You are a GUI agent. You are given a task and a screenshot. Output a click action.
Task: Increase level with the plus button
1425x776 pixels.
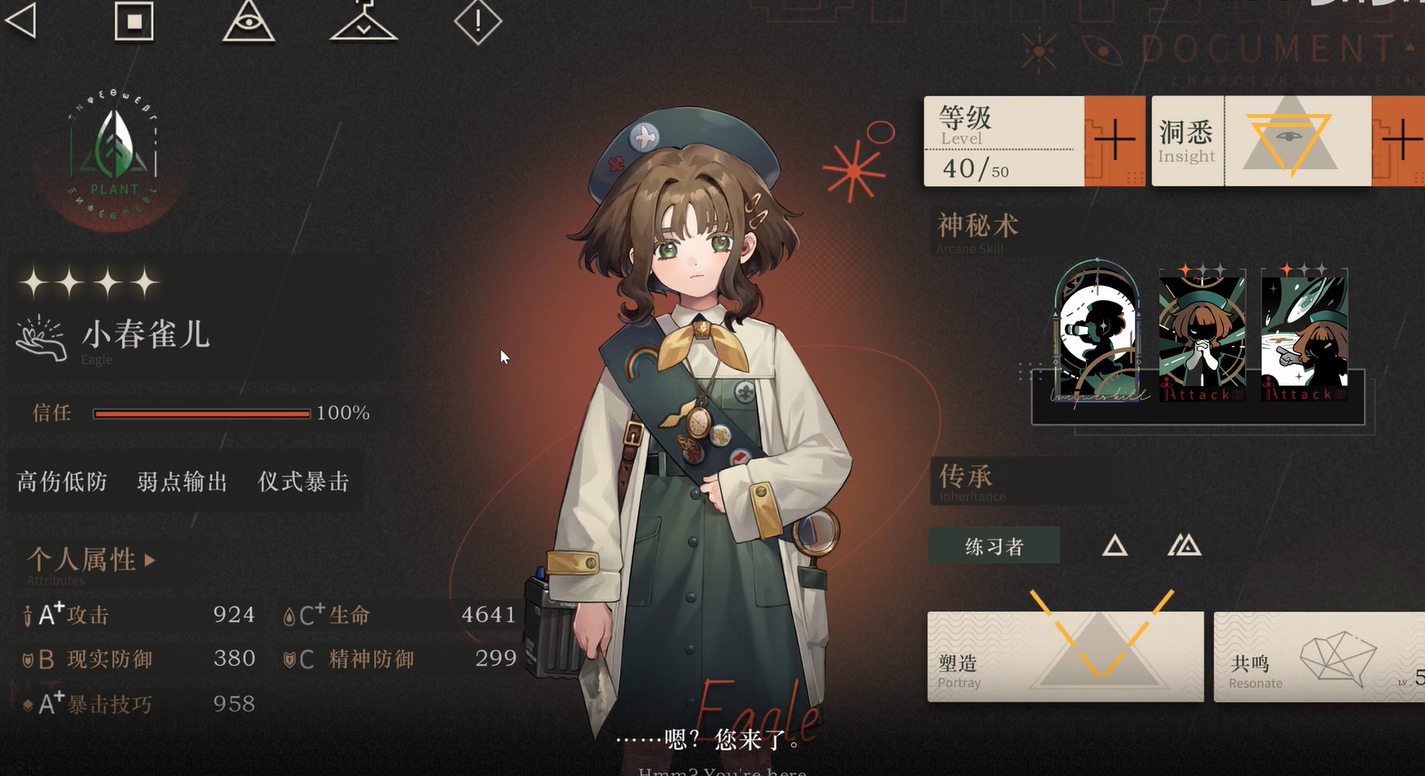pos(1114,141)
